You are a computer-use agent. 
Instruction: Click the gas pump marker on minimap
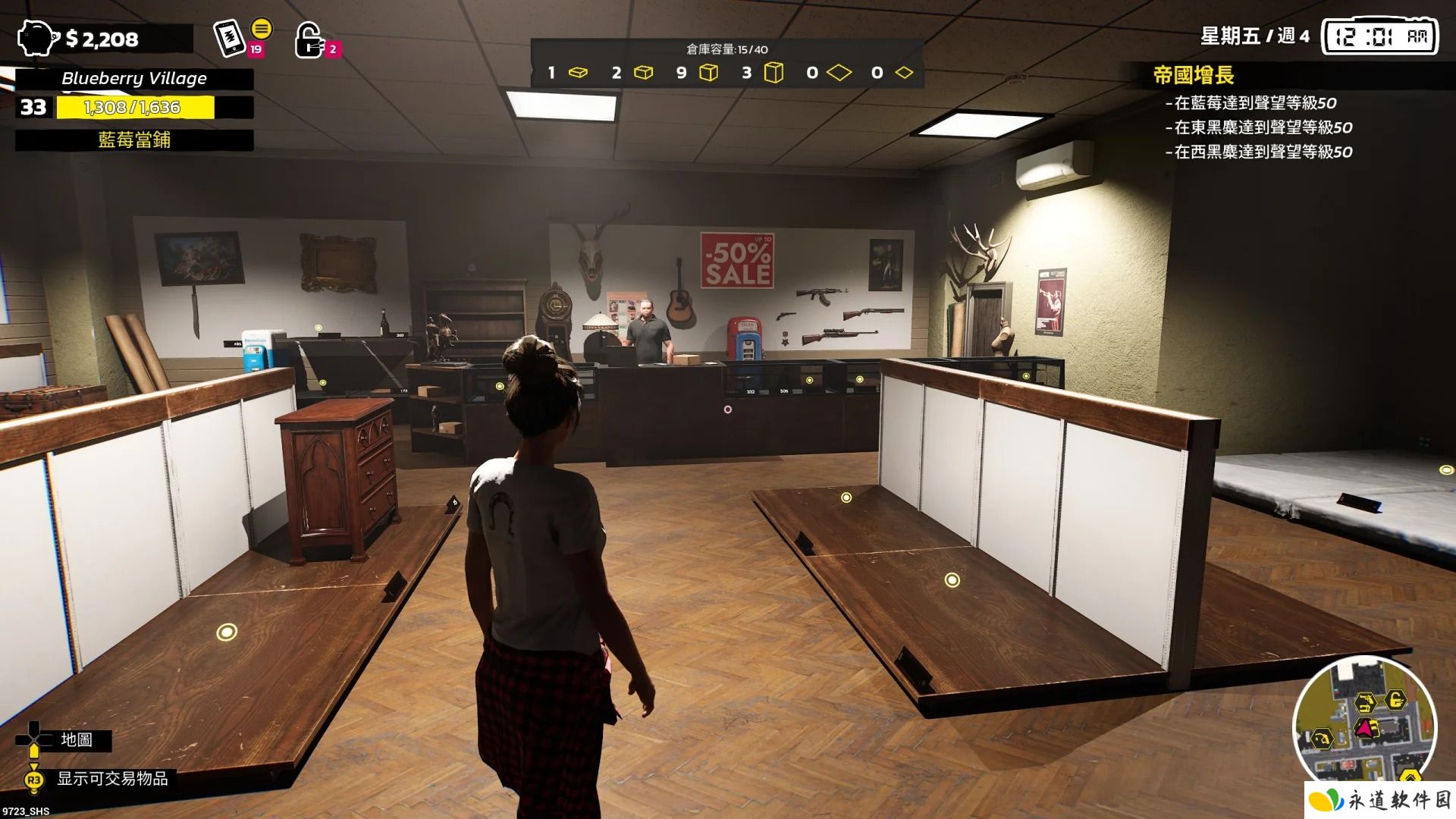pyautogui.click(x=1323, y=737)
